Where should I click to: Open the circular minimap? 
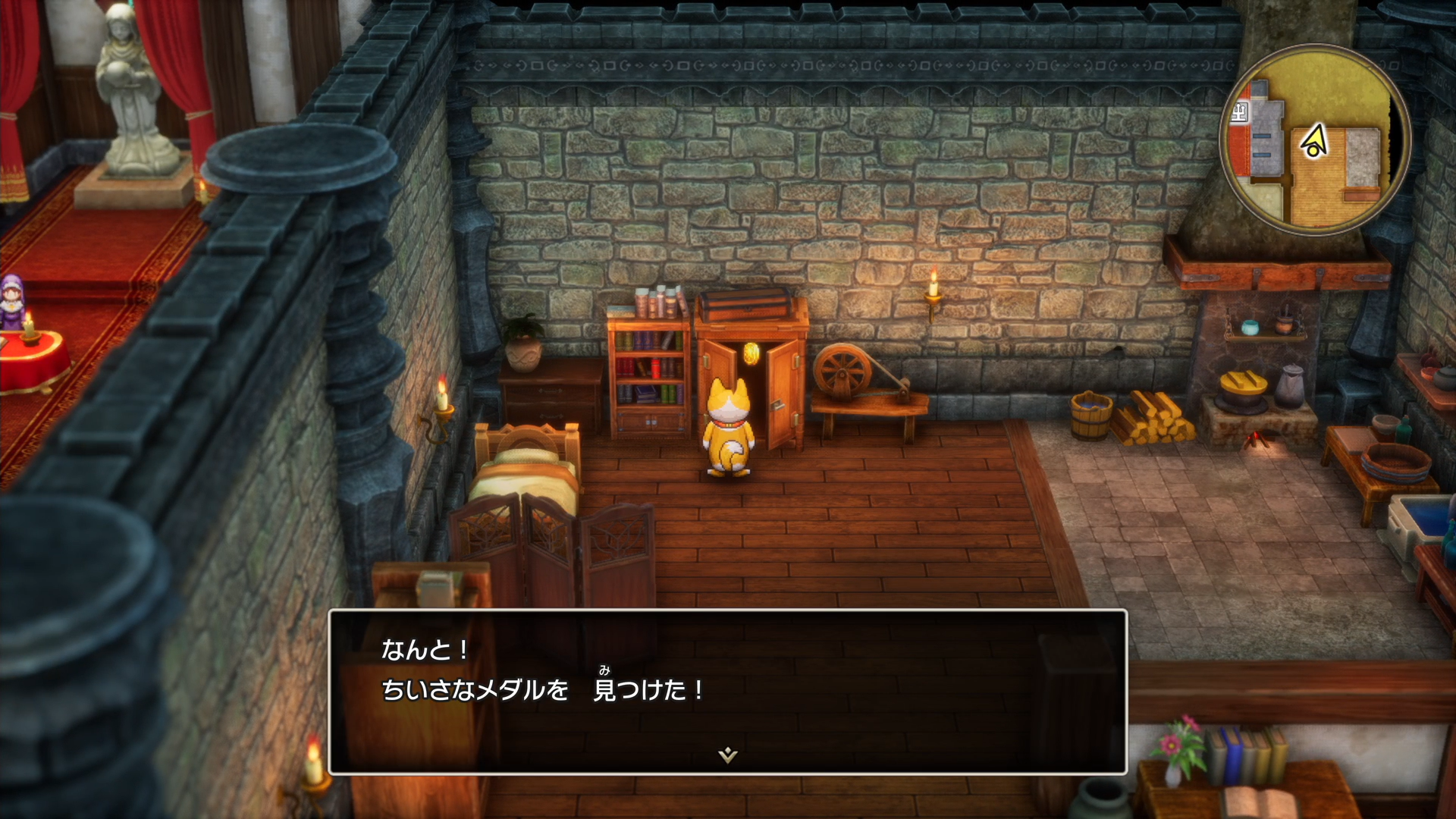1314,140
